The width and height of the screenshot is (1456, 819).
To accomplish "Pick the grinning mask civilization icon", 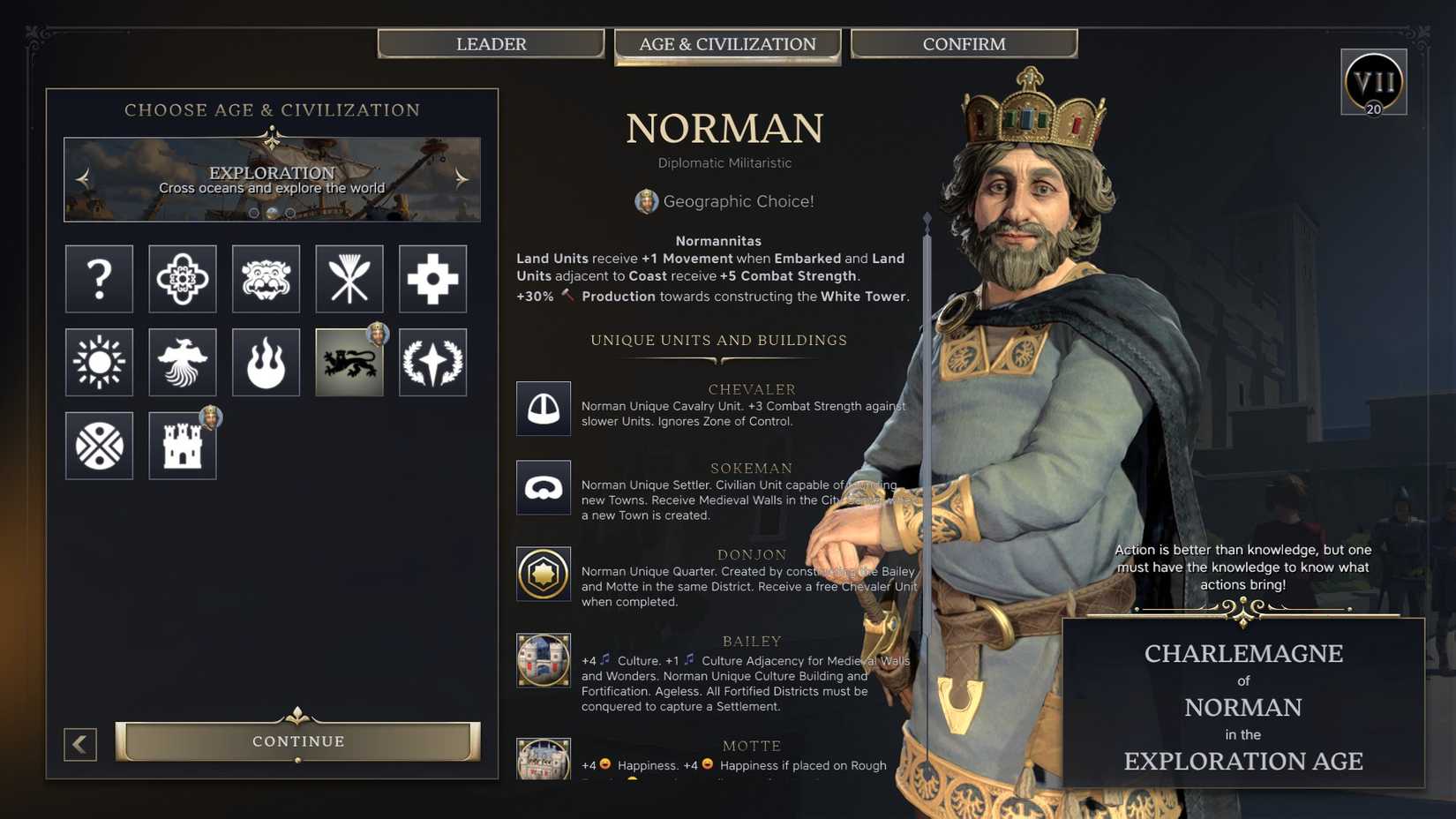I will (266, 280).
